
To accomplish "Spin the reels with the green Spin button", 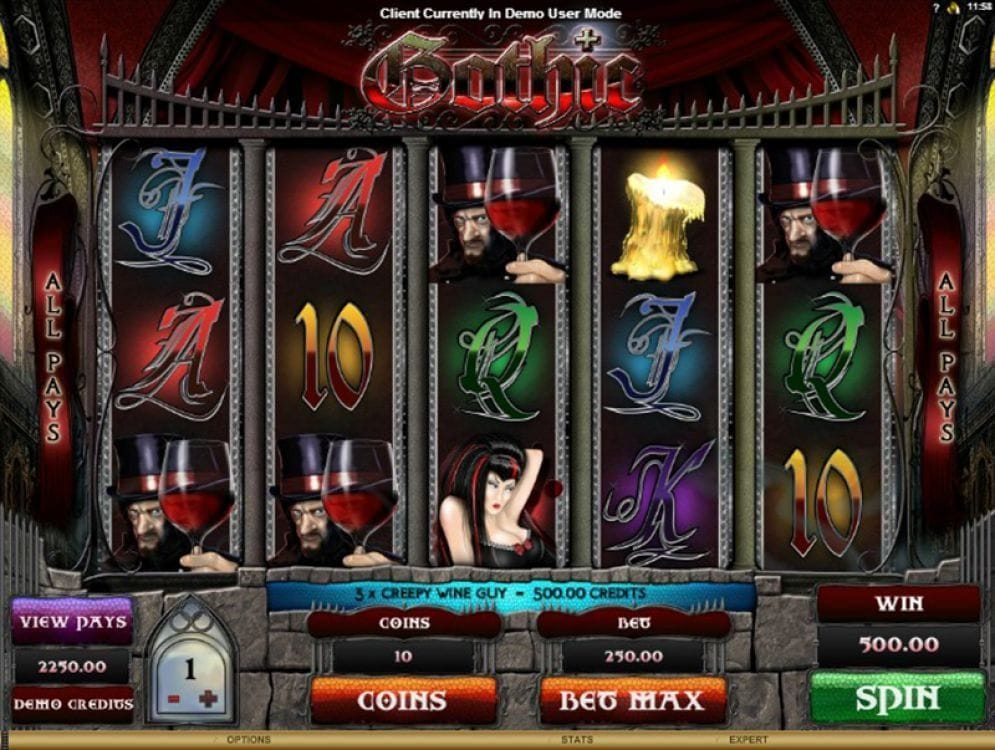I will point(897,697).
